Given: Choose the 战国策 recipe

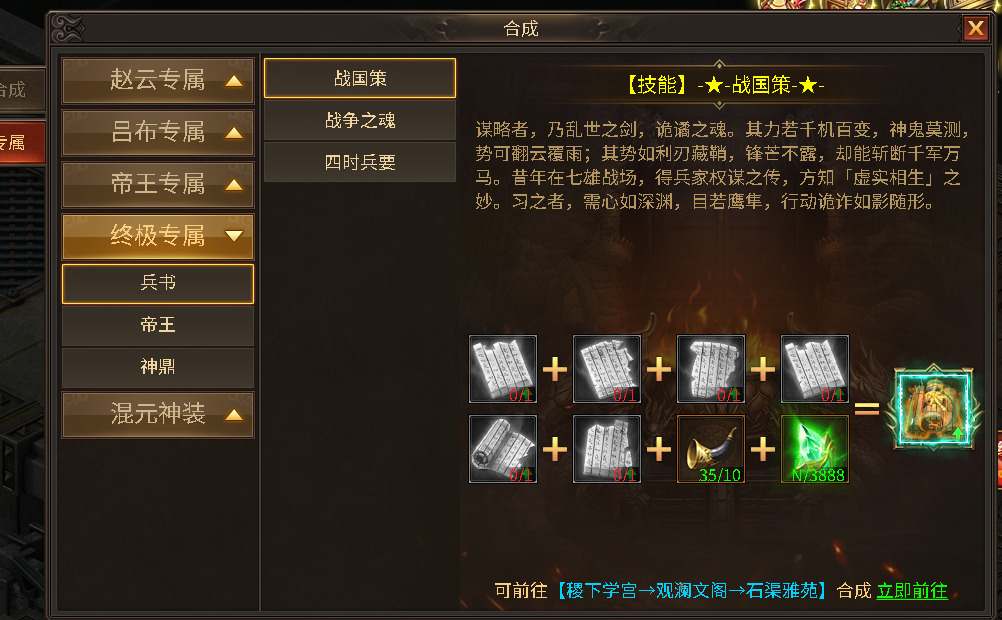Looking at the screenshot, I should click(360, 78).
